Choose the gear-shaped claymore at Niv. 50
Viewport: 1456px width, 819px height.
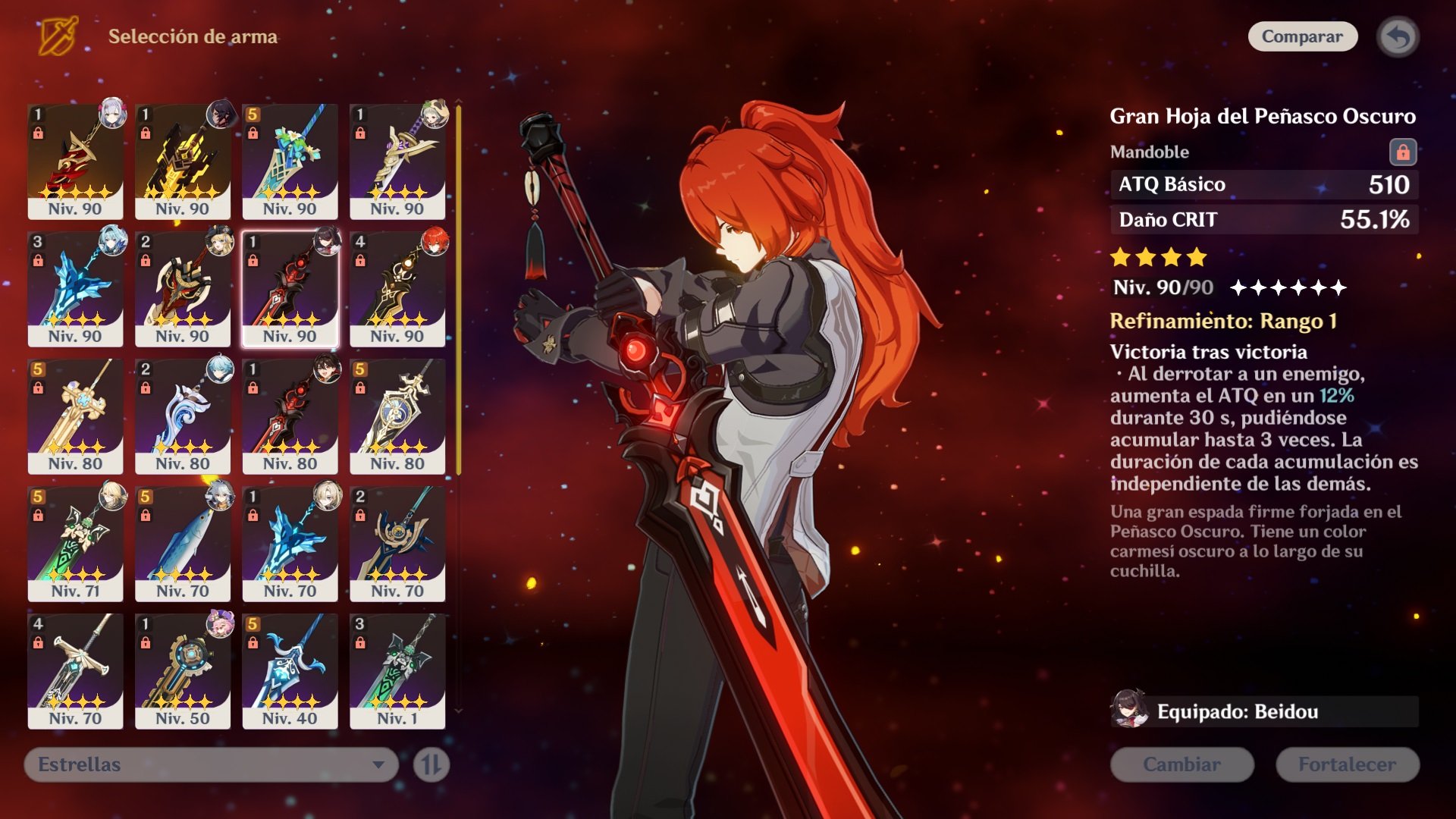(x=183, y=670)
